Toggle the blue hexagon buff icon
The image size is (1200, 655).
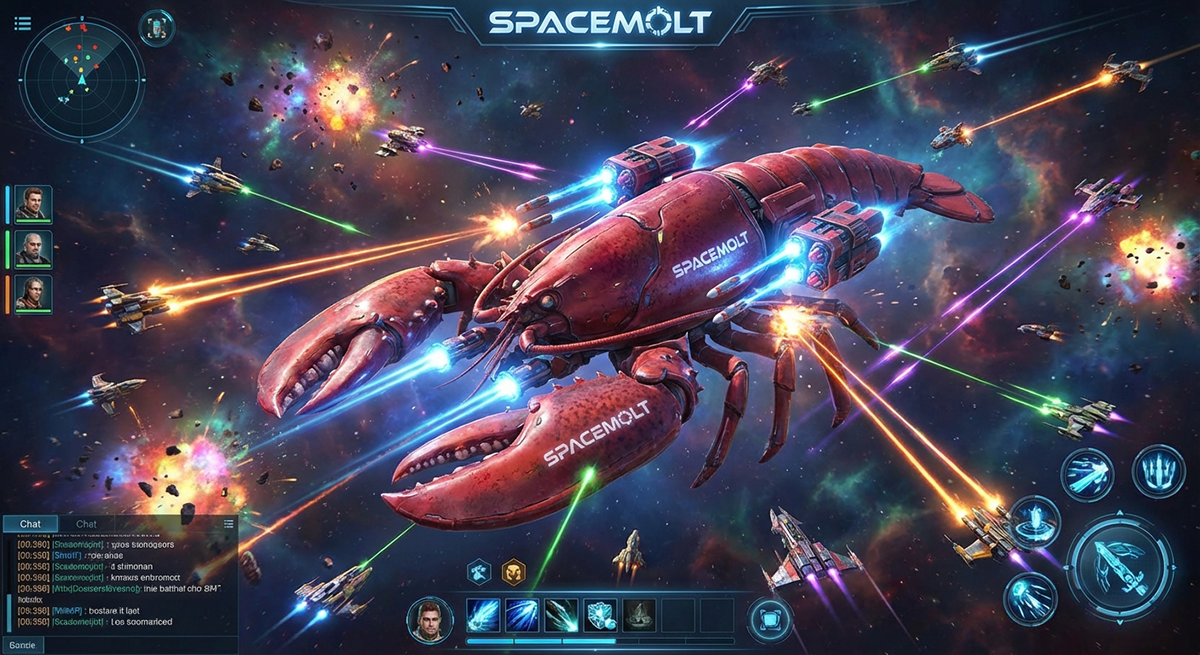478,571
